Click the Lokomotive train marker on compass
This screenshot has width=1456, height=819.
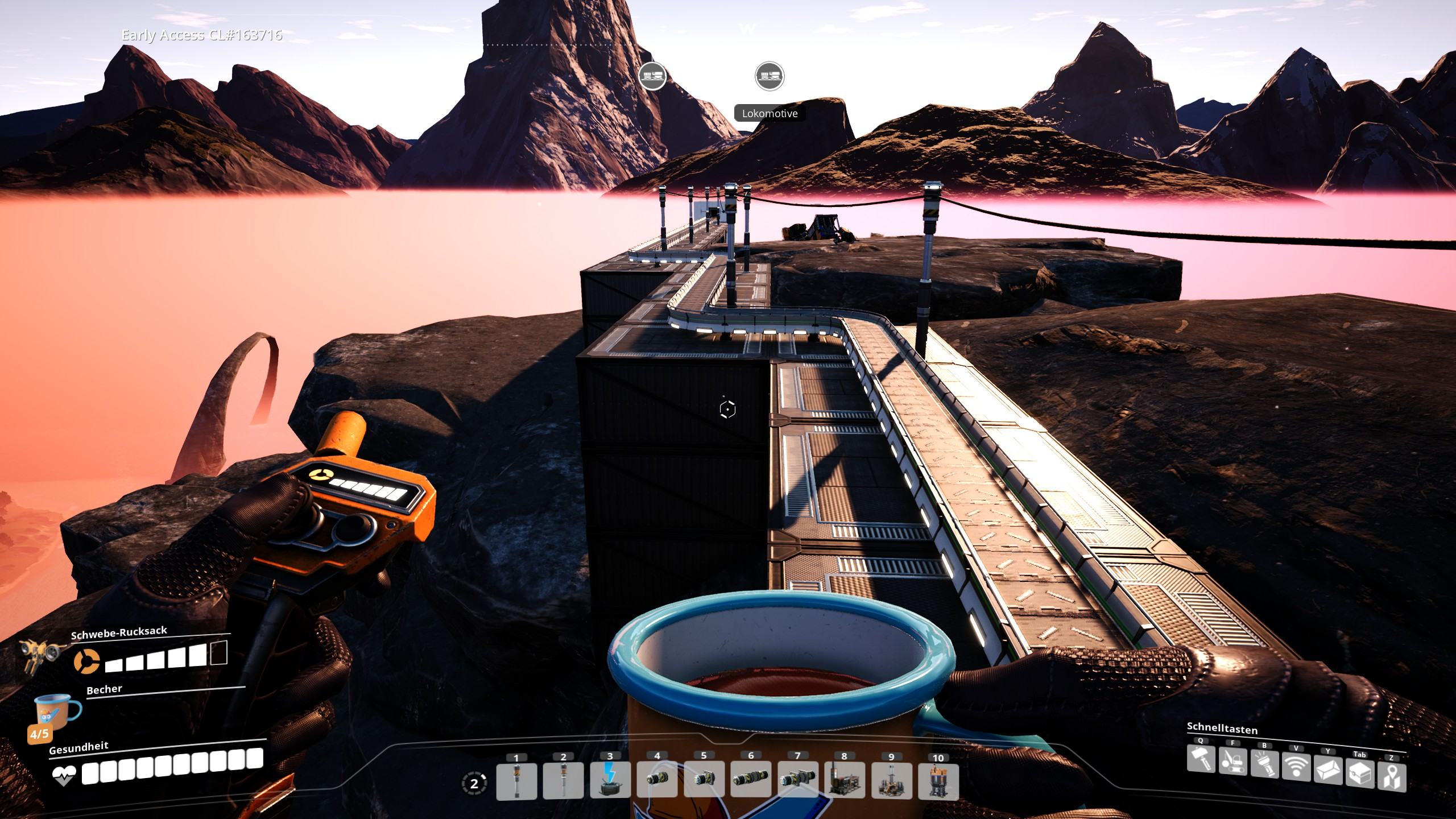pos(769,76)
